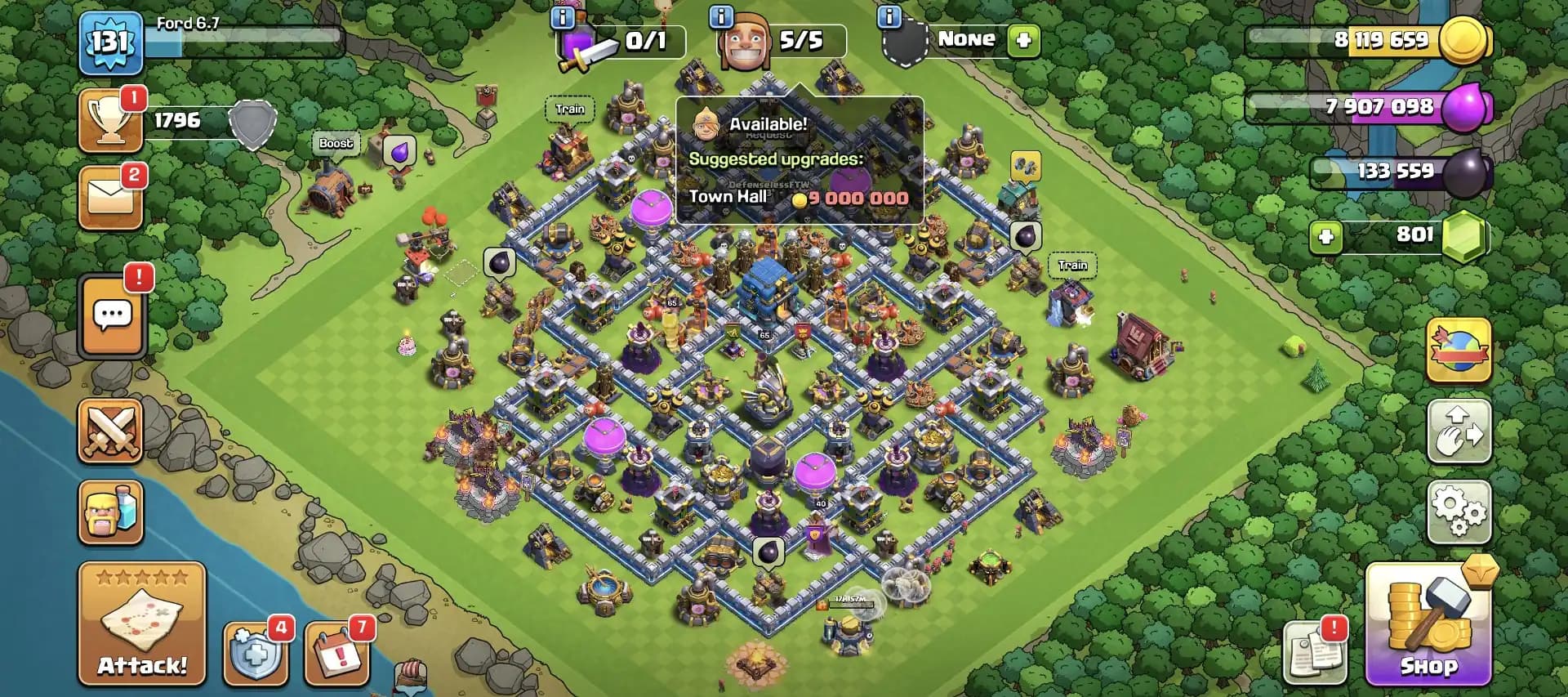This screenshot has height=697, width=1568.
Task: Select the Train tab above the army camp
Action: 570,108
